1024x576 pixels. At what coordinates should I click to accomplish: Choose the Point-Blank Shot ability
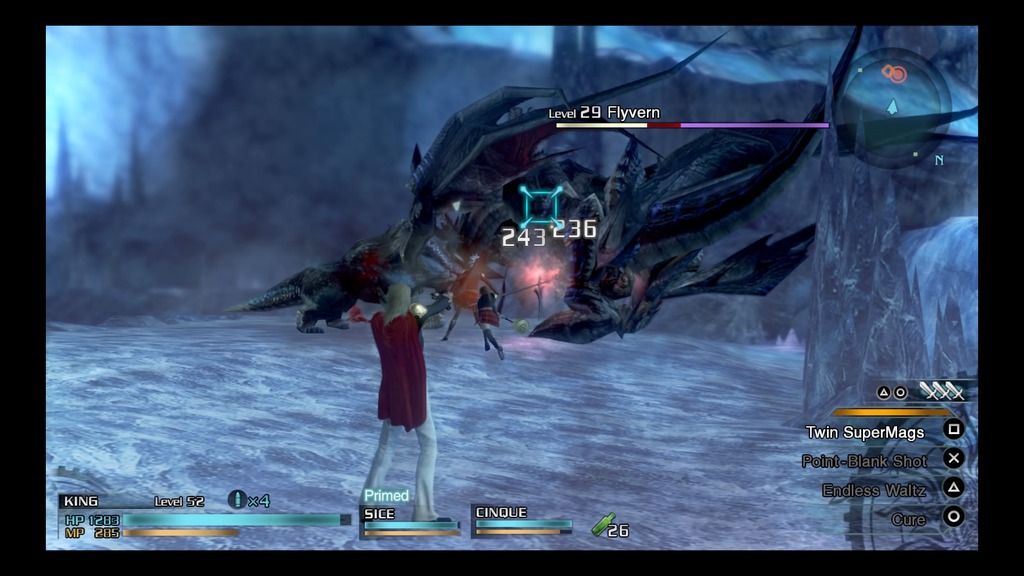865,461
